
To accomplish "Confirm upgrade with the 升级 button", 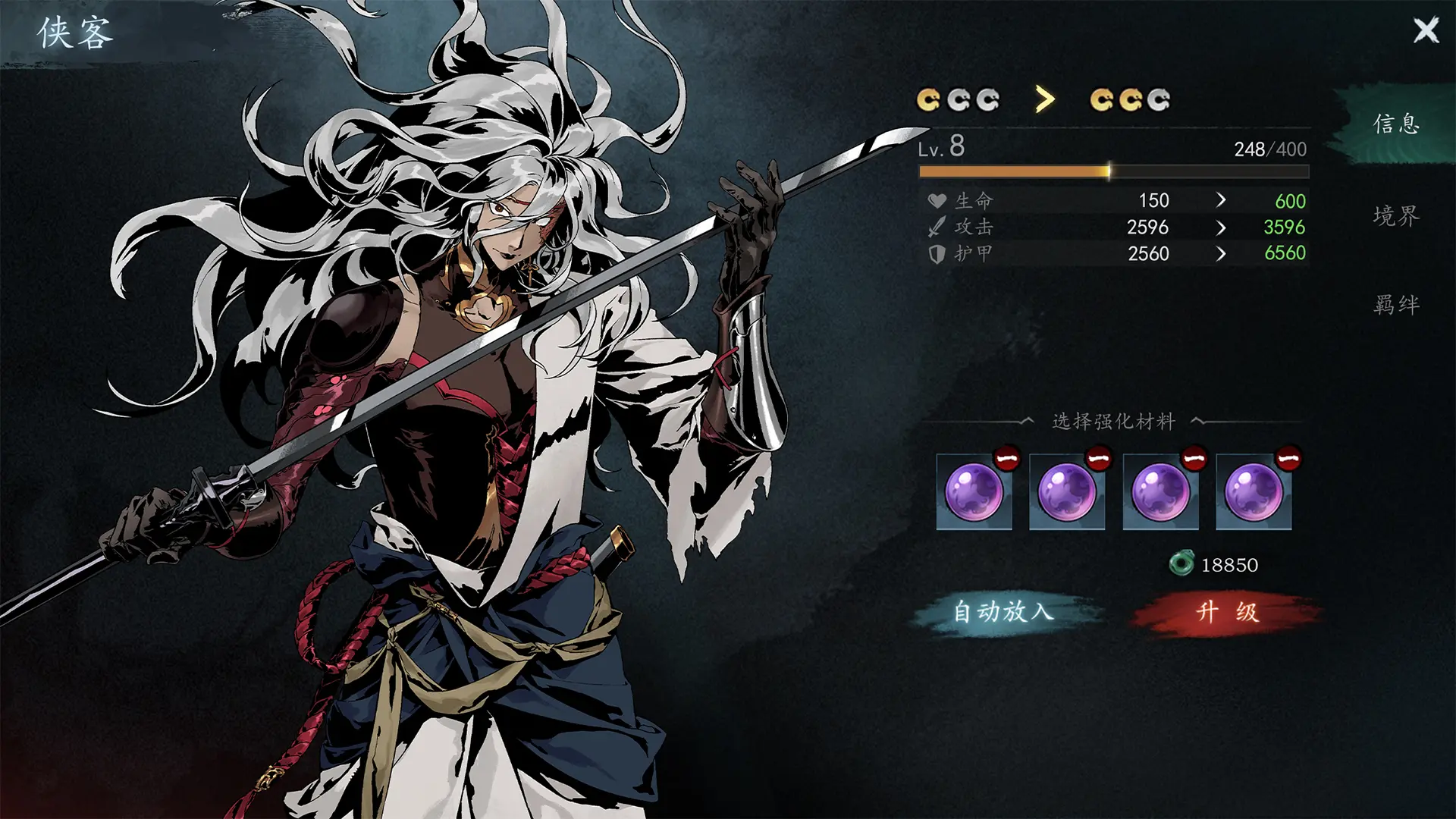I will (1226, 611).
